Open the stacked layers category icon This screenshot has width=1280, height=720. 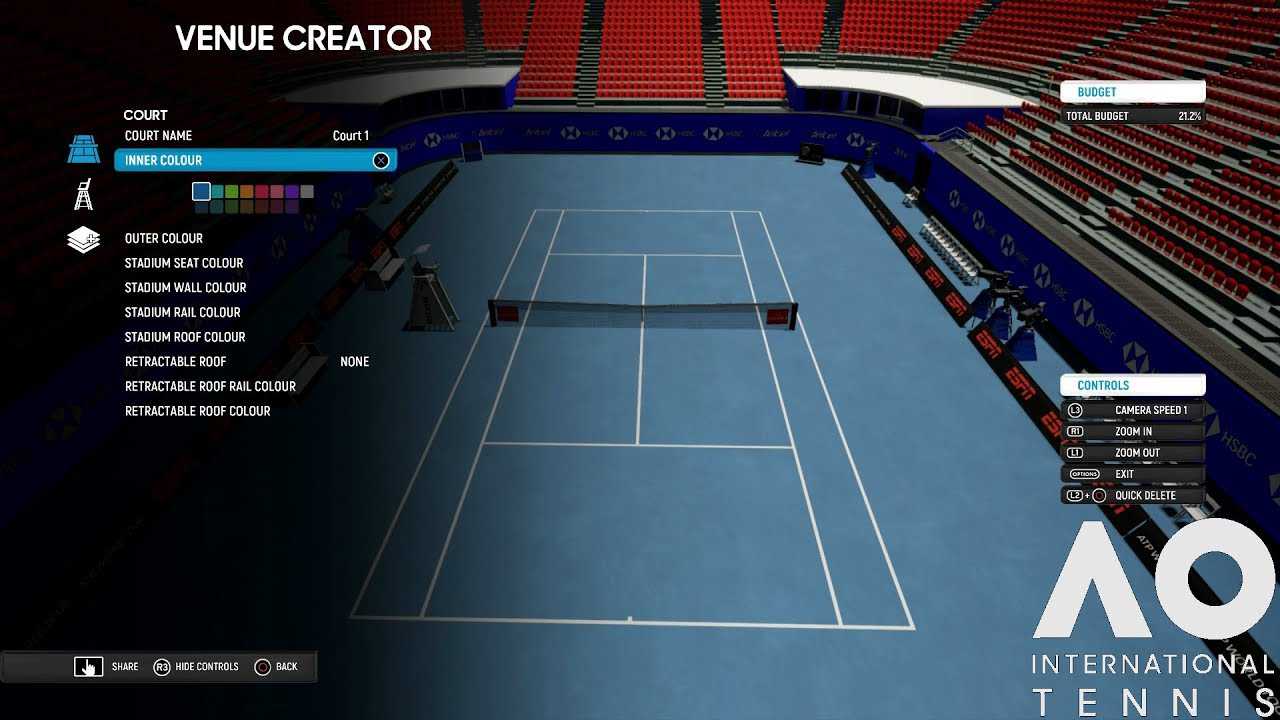(x=84, y=240)
